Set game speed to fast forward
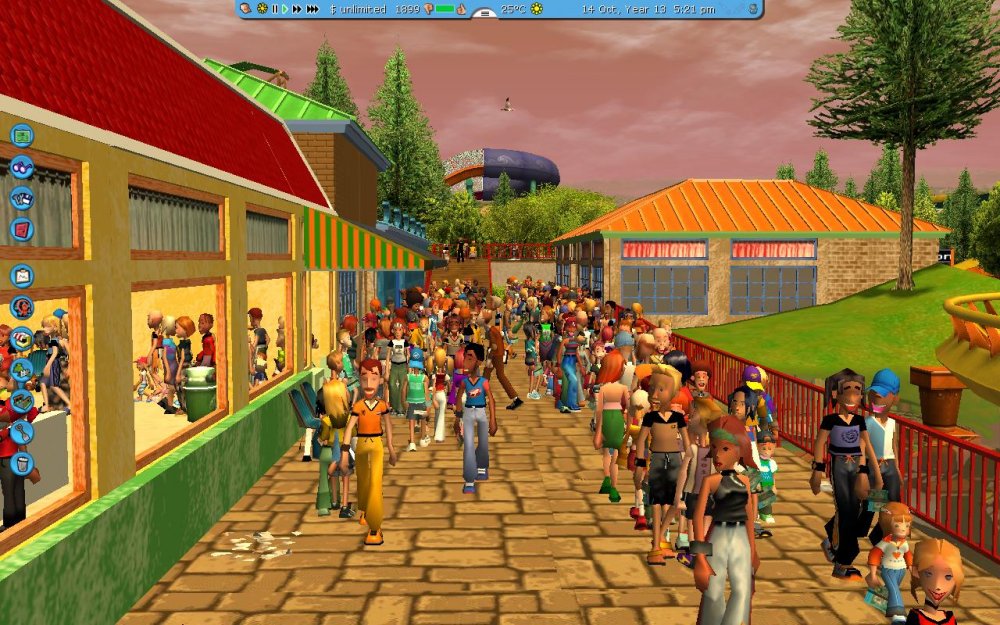Screen dimensions: 1000x625 296,9
